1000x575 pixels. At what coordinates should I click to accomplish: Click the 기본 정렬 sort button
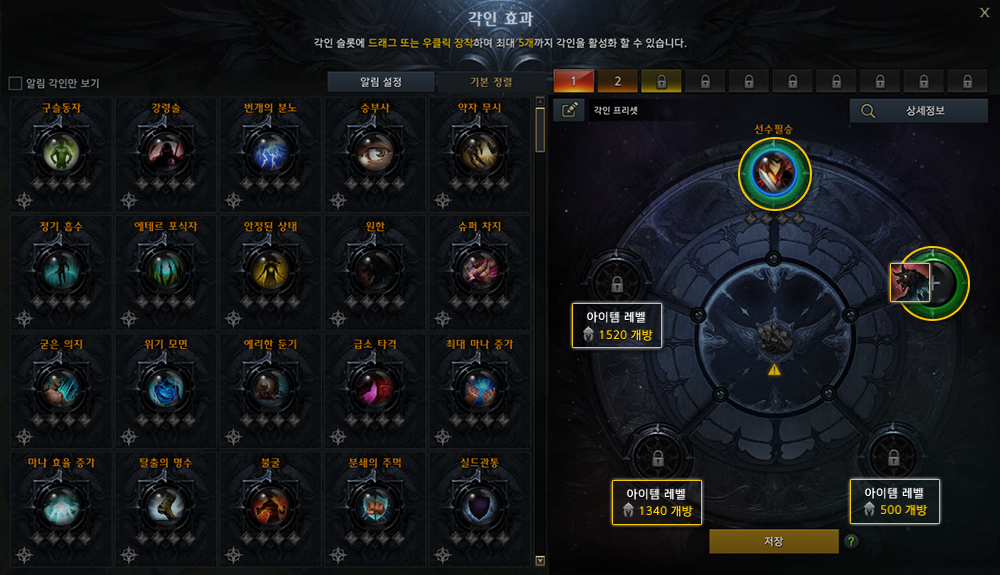click(x=489, y=82)
